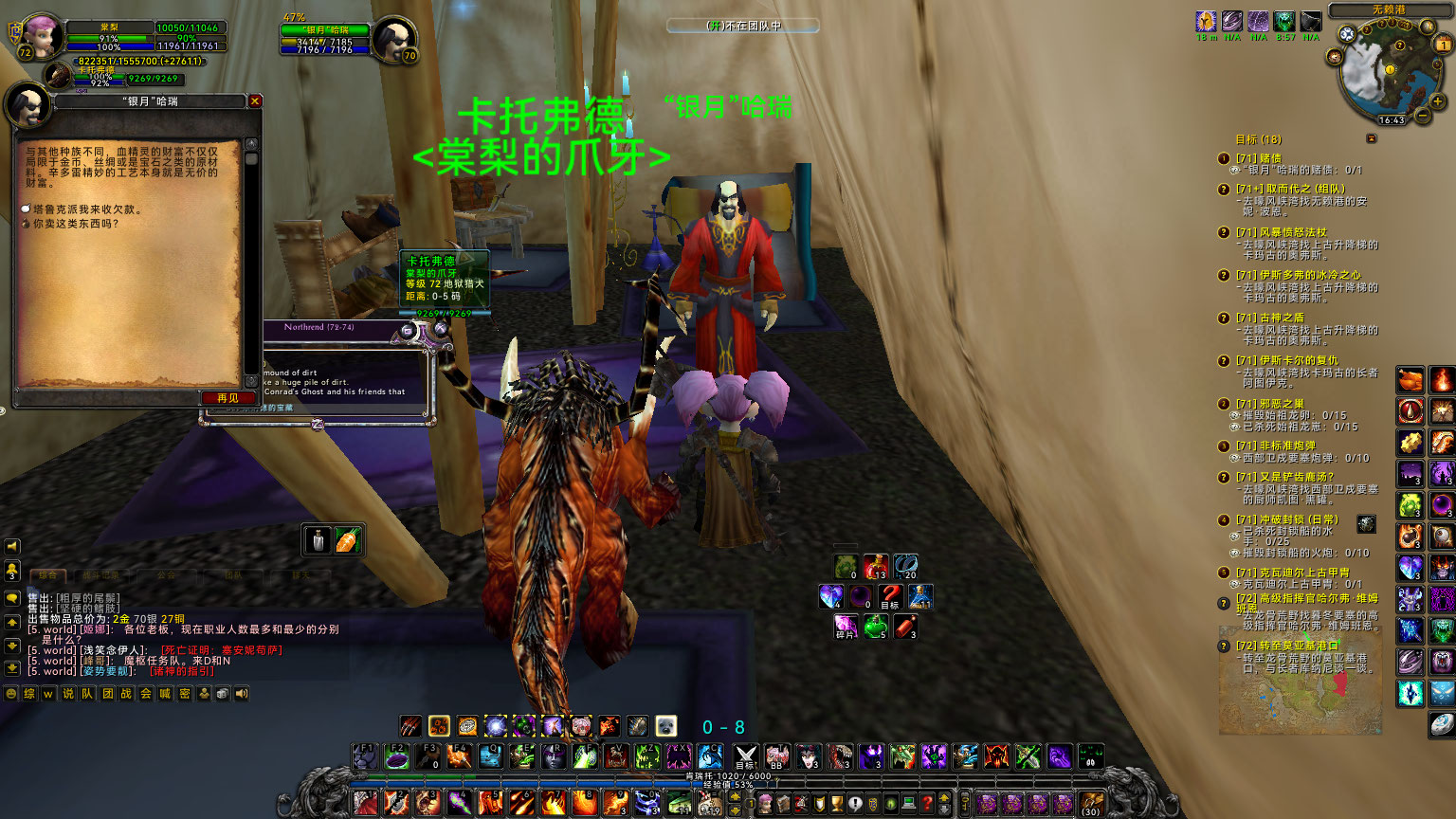Open the calendar icon on the minimap
Screen dimensions: 1456x819
coord(1442,44)
